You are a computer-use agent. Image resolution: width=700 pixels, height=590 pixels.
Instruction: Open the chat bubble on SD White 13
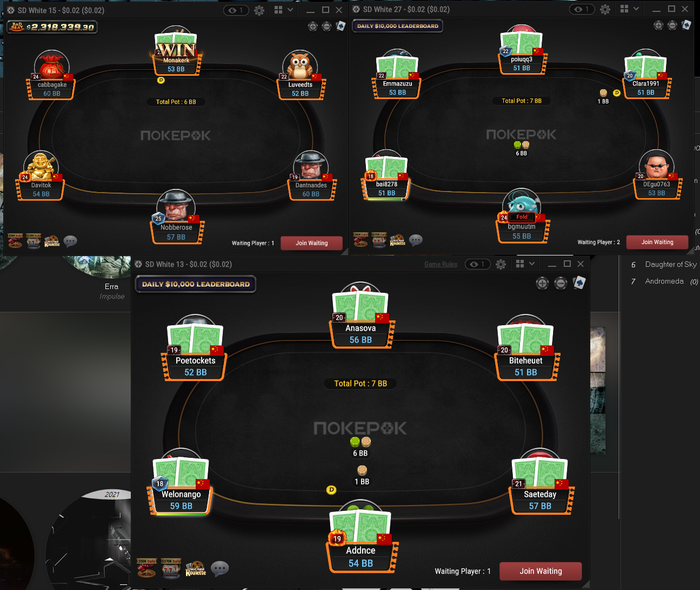[220, 568]
